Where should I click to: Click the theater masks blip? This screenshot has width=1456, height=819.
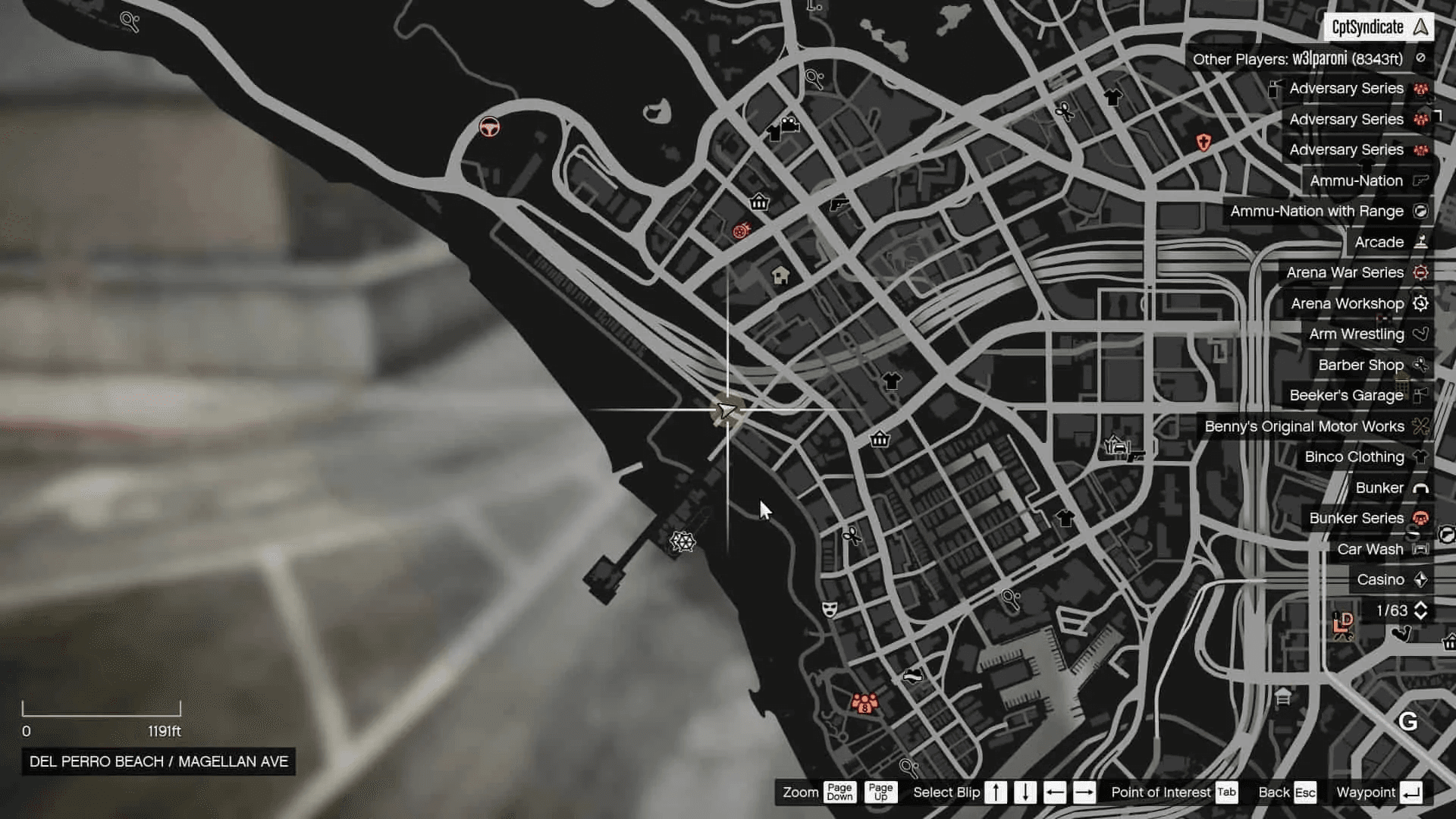pos(830,609)
